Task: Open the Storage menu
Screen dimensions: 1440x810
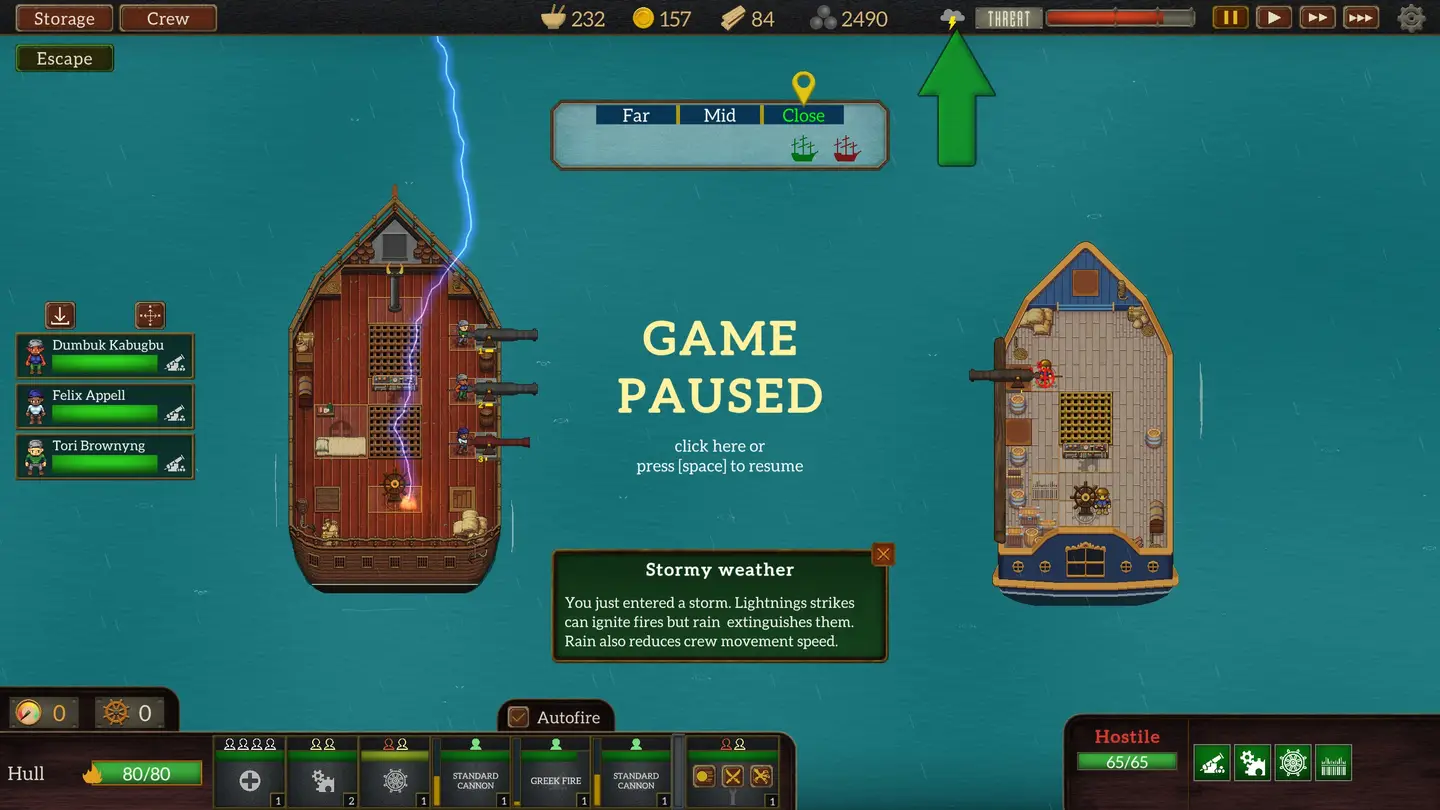Action: coord(64,19)
